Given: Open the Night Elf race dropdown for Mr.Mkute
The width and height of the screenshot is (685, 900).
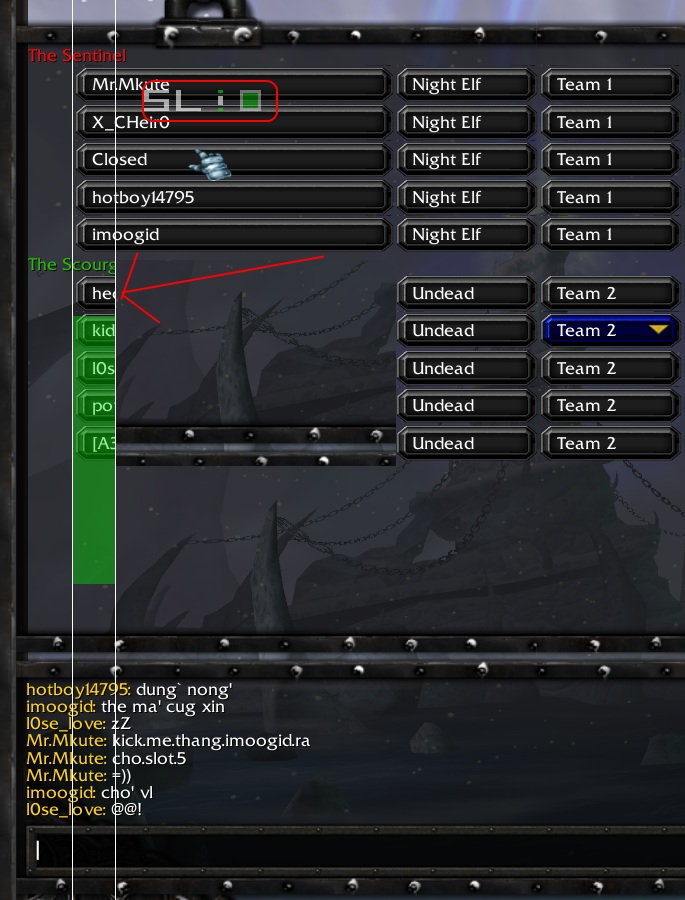Looking at the screenshot, I should [x=463, y=85].
